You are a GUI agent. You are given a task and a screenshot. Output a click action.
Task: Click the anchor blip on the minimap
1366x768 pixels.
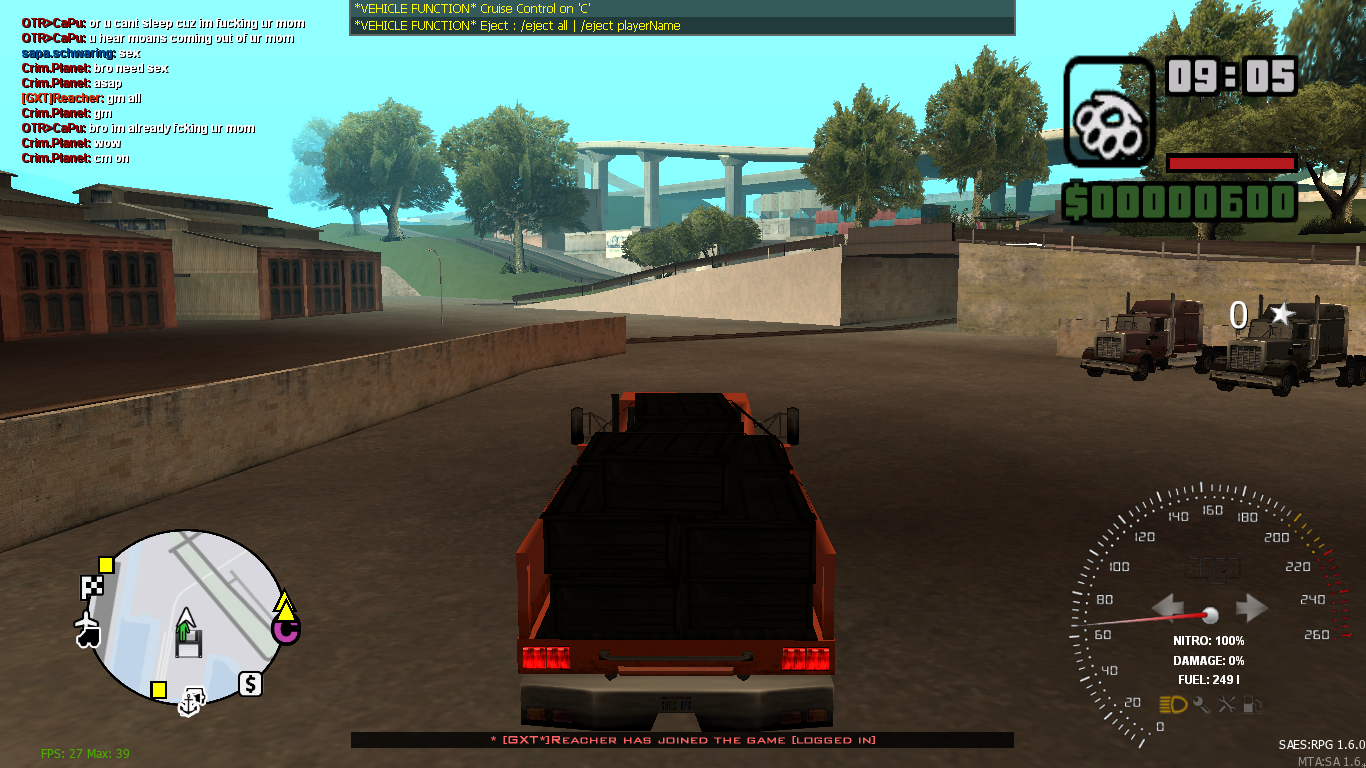[188, 703]
